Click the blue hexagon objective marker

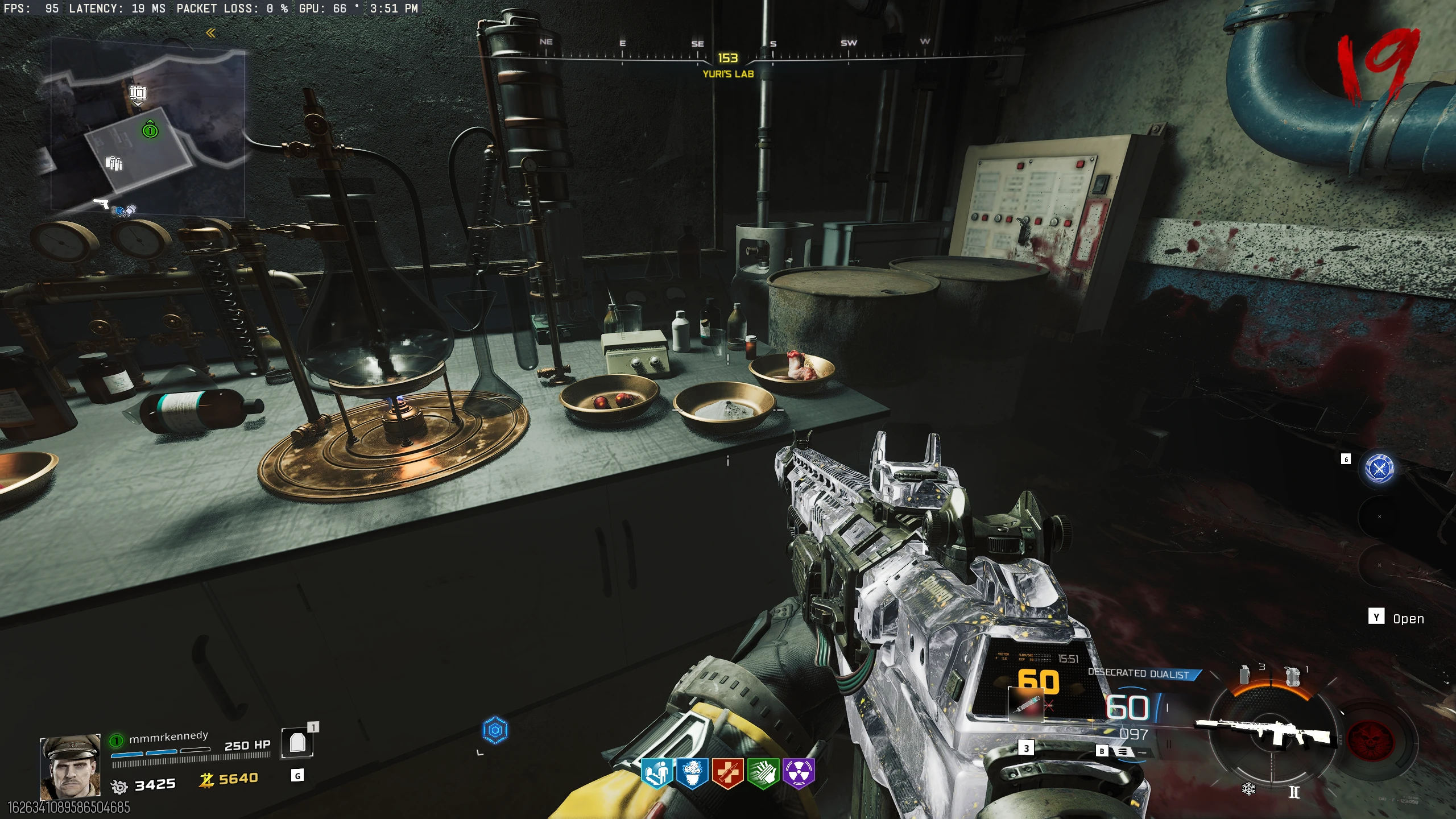[495, 730]
